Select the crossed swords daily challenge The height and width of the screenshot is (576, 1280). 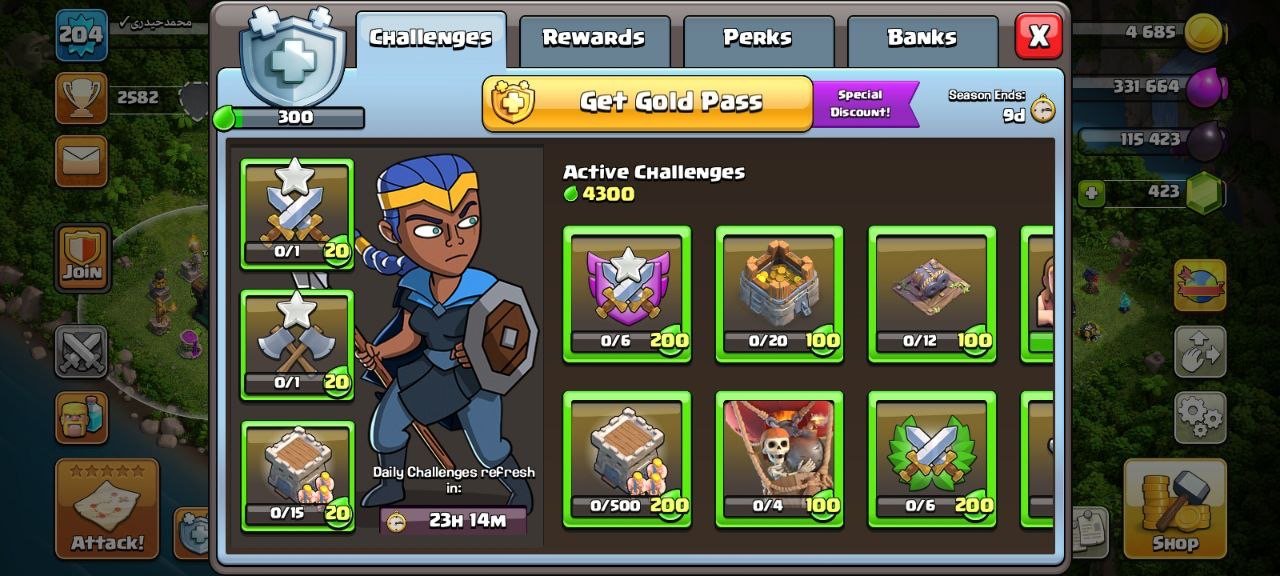pos(296,213)
